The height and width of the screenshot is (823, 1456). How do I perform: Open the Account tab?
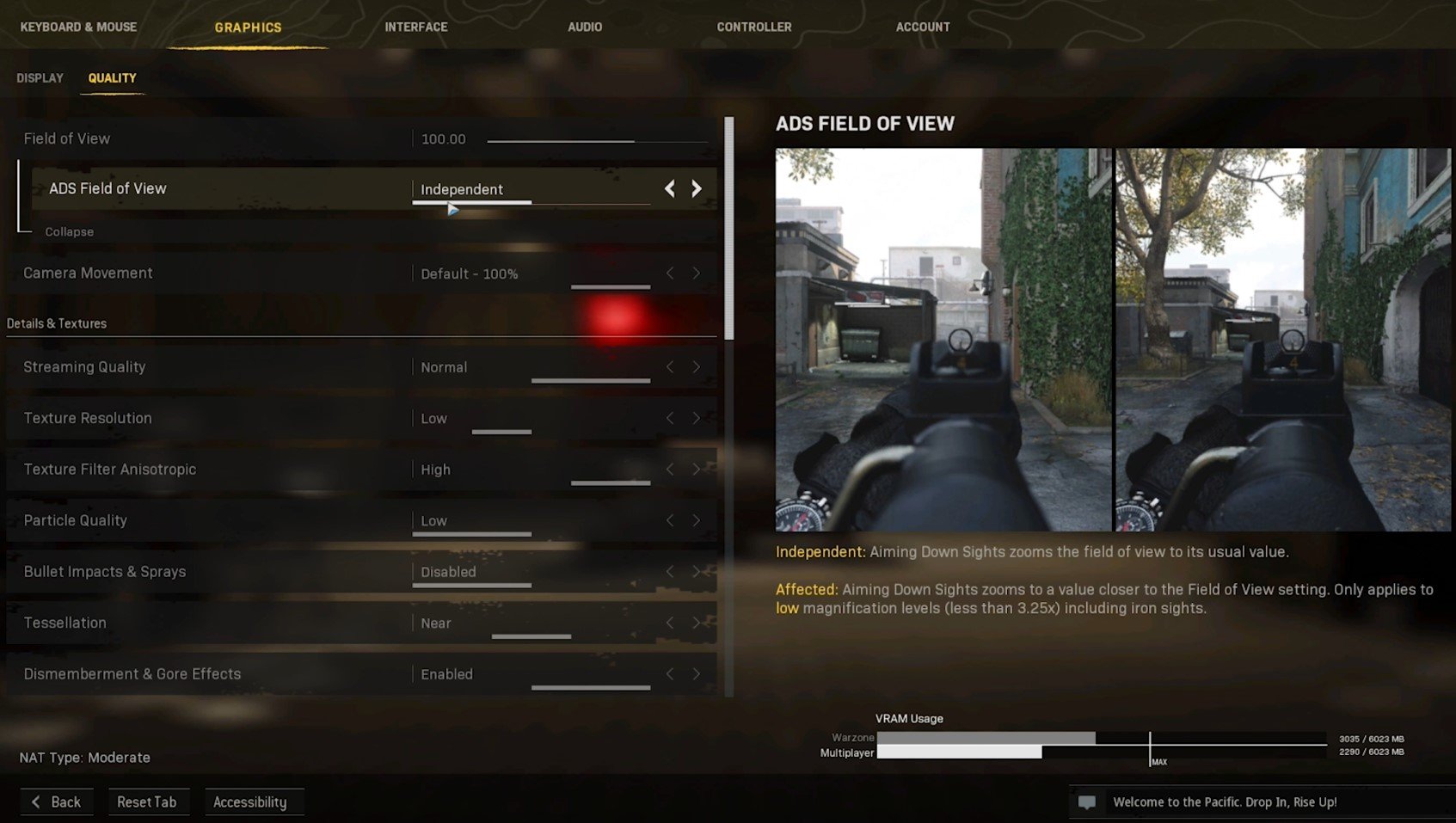[923, 27]
